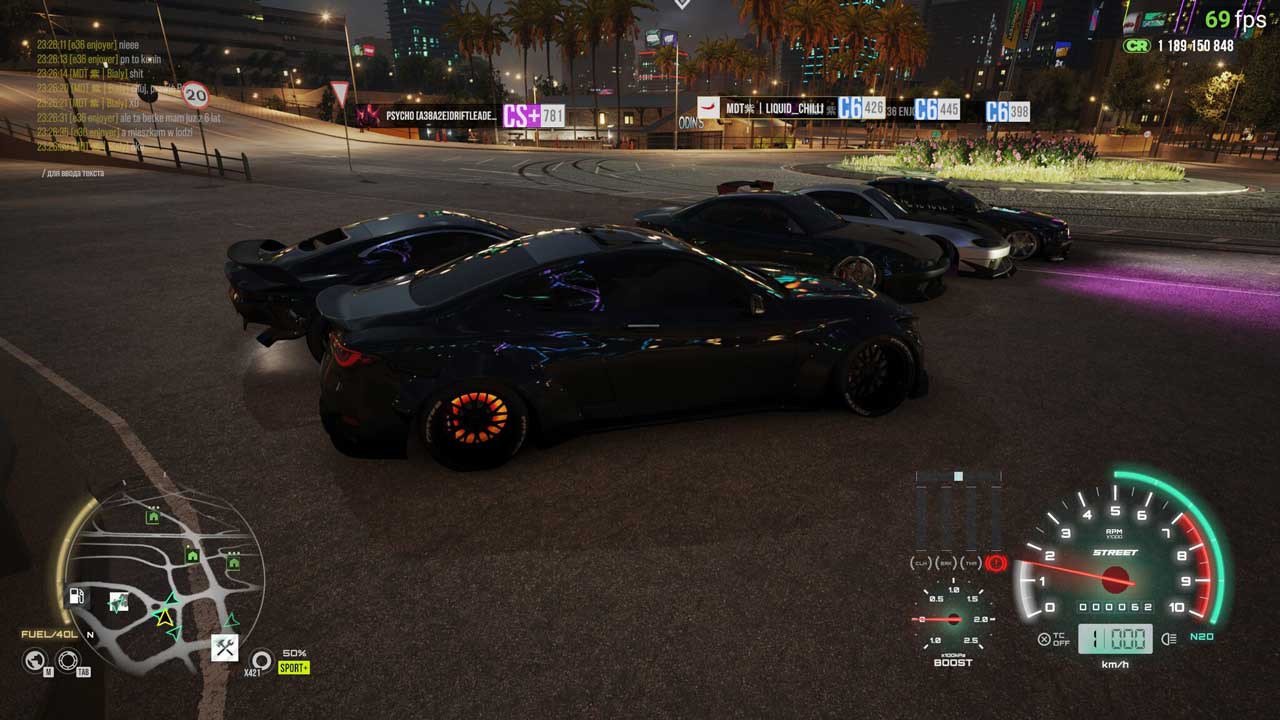Select the repair shop wrench marker
Viewport: 1280px width, 720px height.
point(224,647)
